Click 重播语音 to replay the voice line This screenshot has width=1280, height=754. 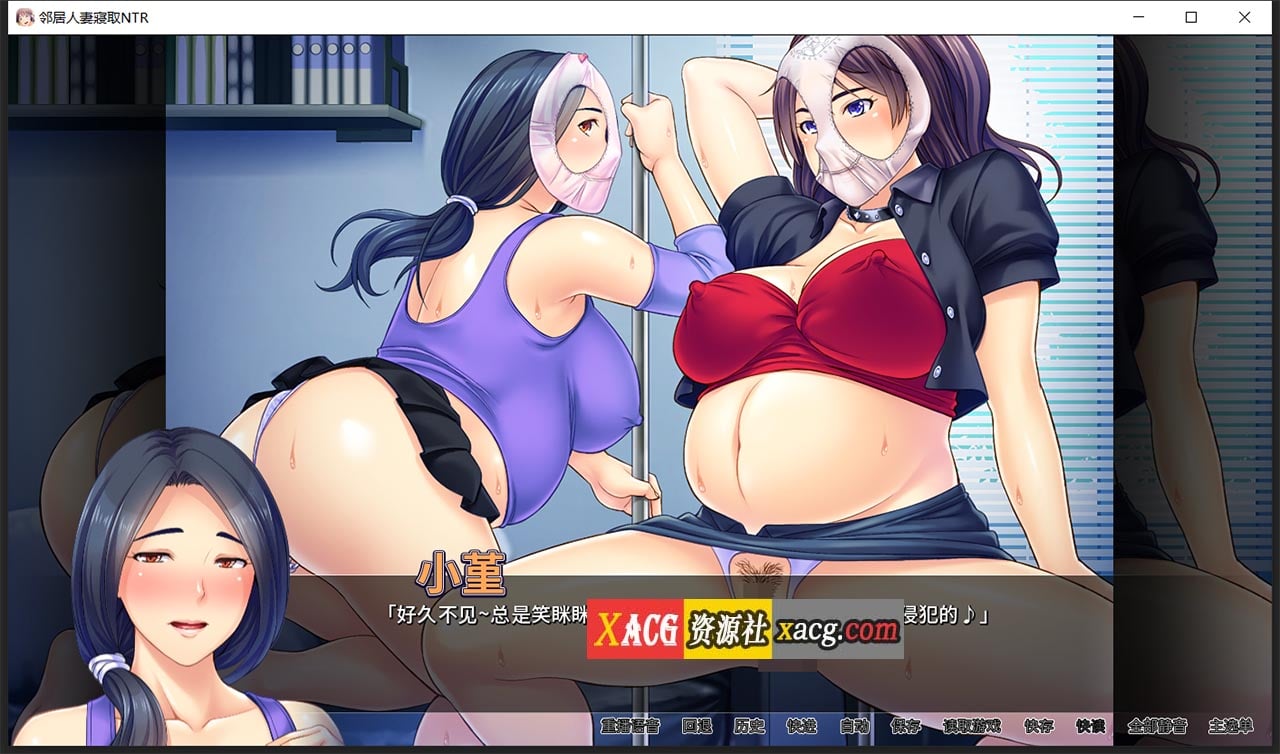(x=630, y=728)
